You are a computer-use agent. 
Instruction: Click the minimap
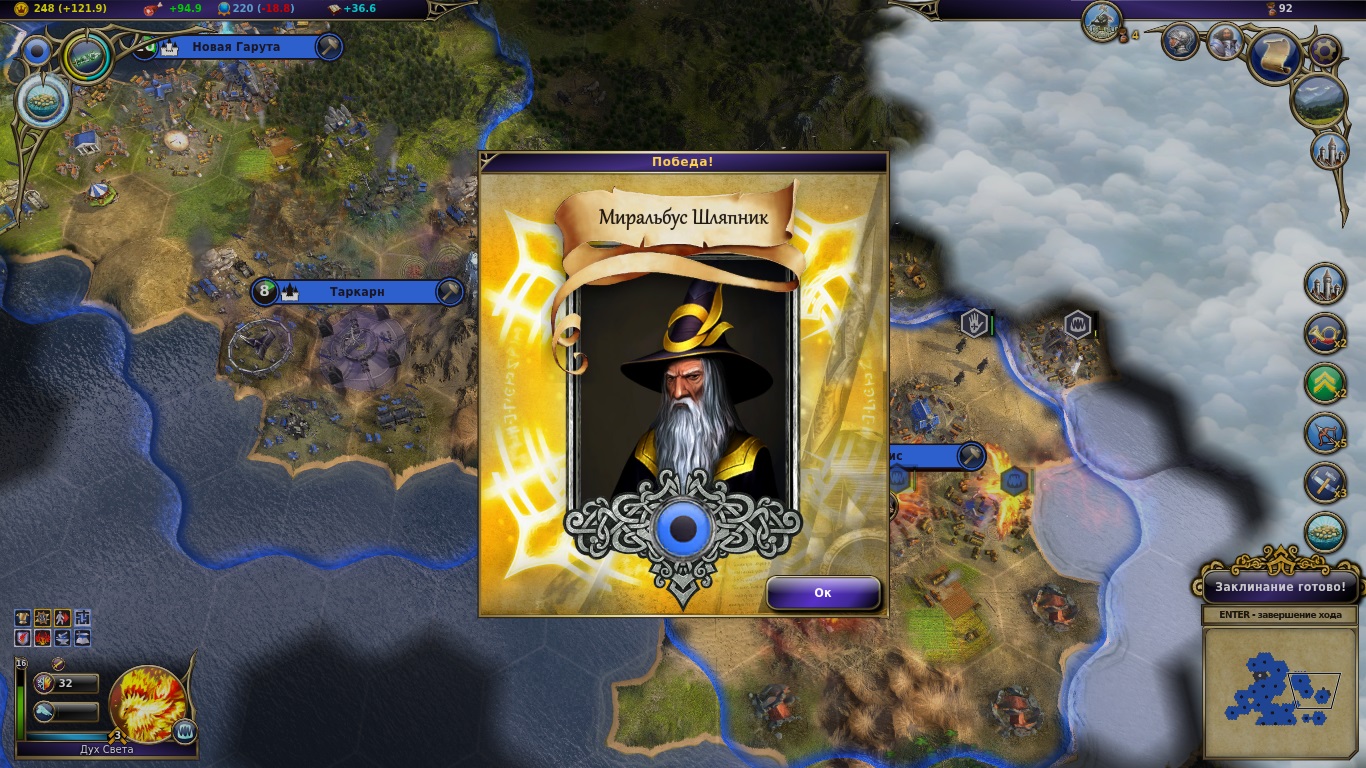(x=1281, y=691)
